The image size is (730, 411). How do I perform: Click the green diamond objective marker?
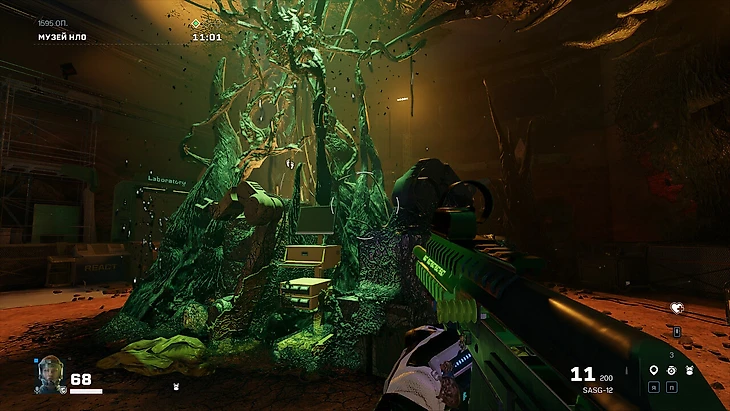196,23
